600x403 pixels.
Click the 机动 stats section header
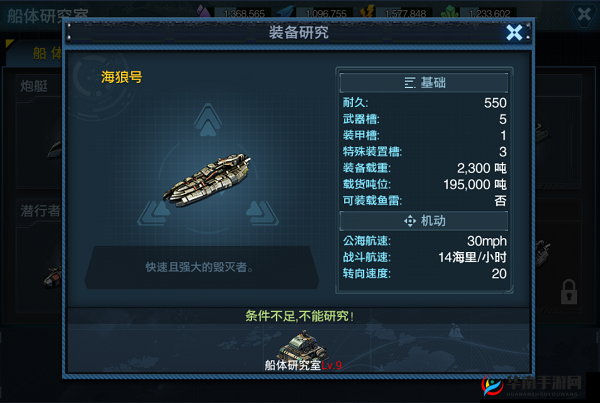click(425, 220)
